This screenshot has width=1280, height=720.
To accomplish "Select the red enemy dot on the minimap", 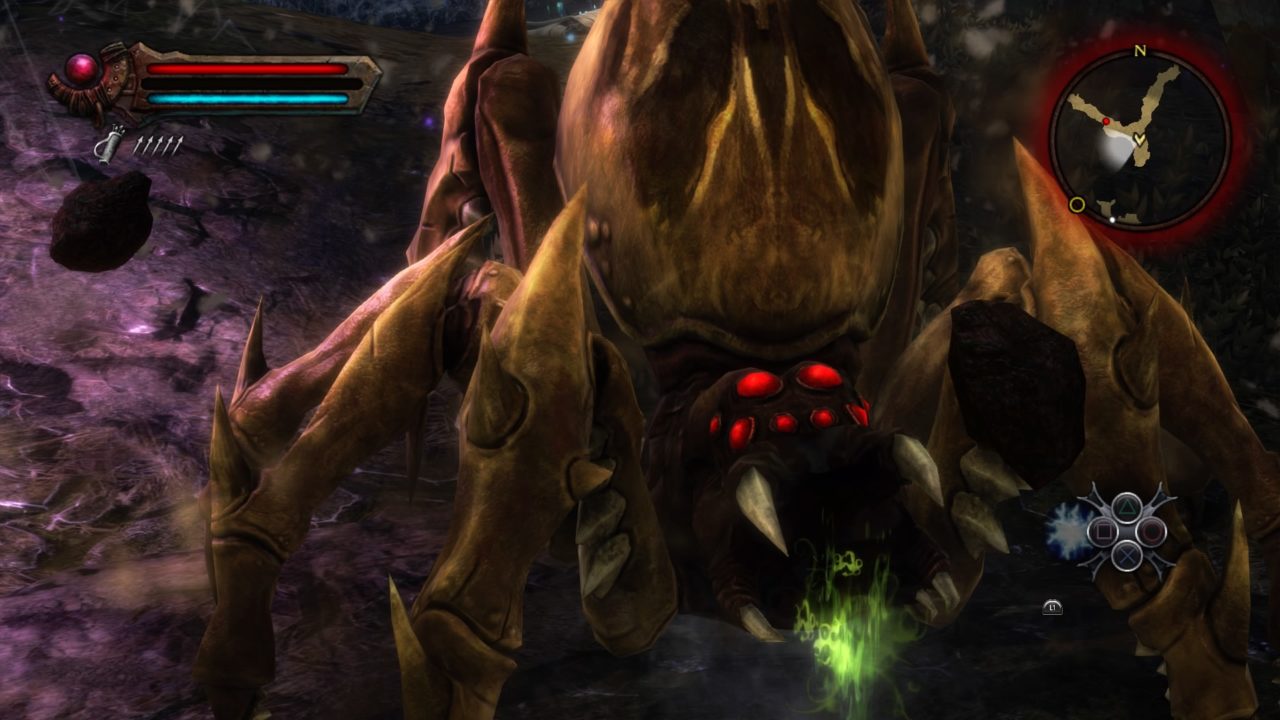I will 1106,121.
